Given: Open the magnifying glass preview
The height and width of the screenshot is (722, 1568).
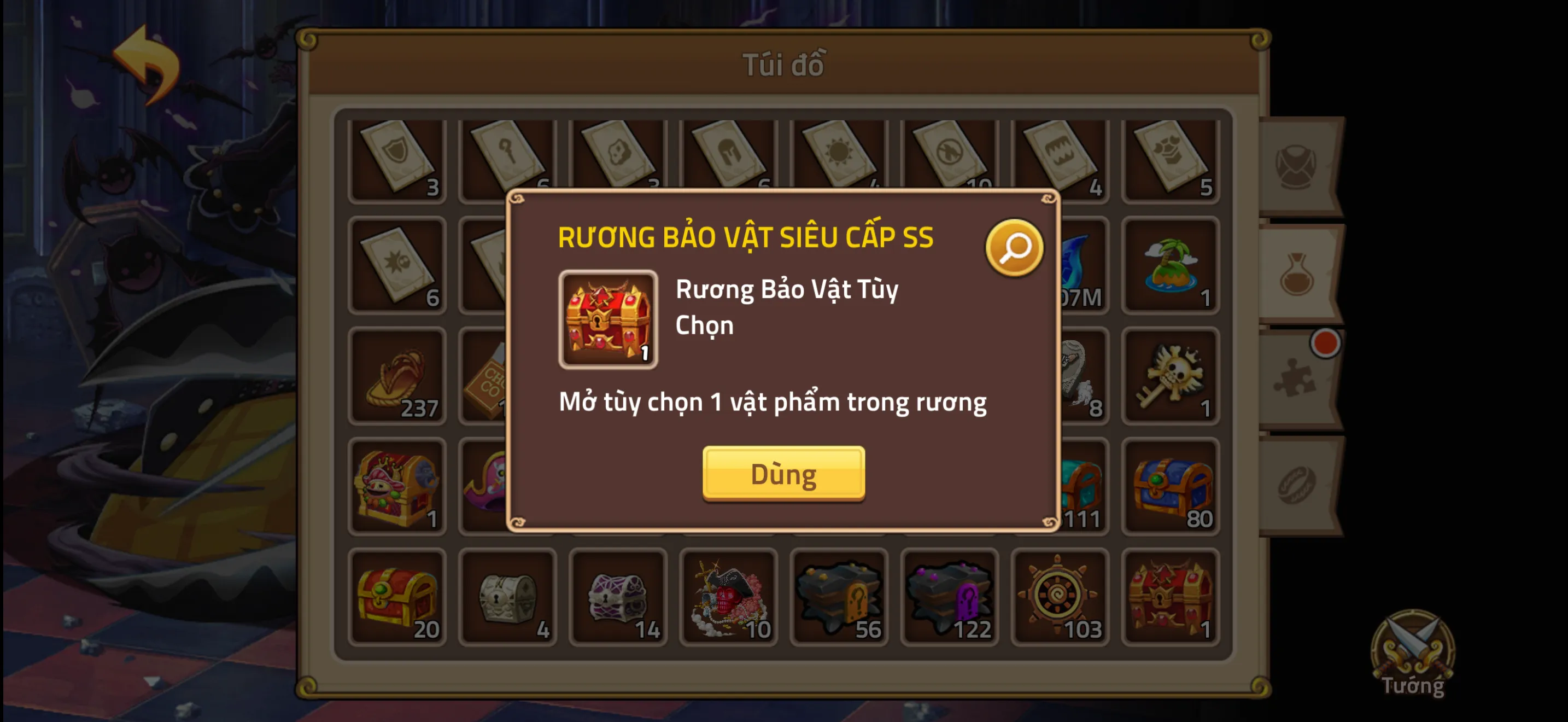Looking at the screenshot, I should [1014, 248].
